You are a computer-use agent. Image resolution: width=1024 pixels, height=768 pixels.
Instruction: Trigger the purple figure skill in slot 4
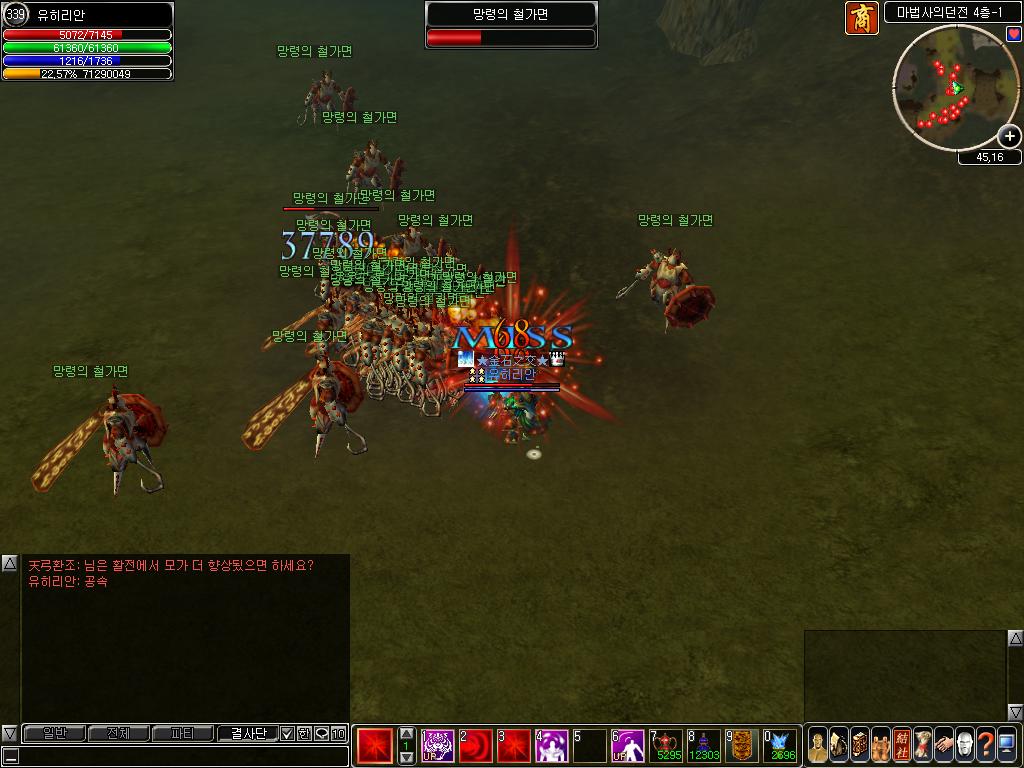coord(552,746)
